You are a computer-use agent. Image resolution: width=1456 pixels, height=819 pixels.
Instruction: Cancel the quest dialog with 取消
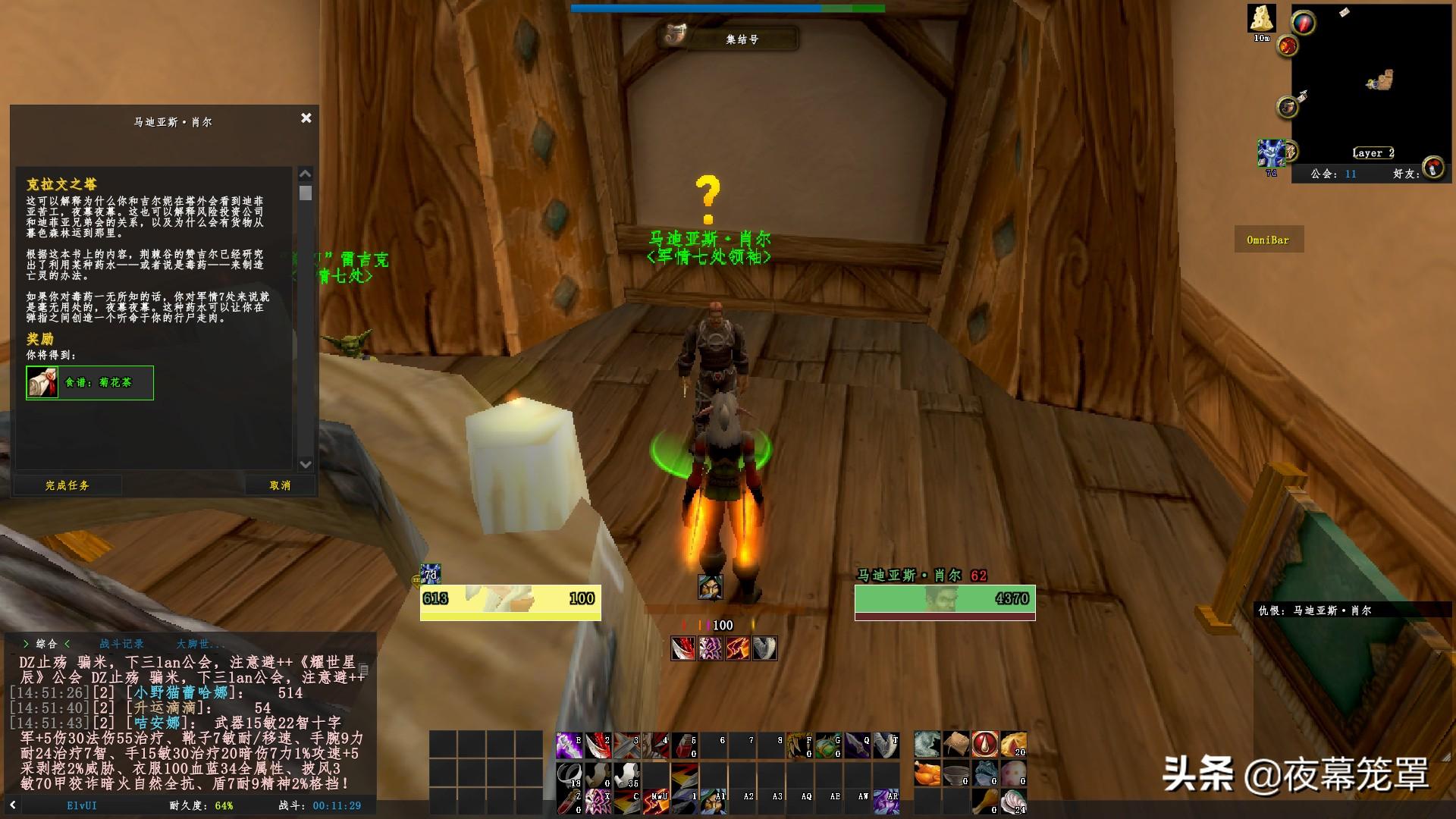coord(280,485)
